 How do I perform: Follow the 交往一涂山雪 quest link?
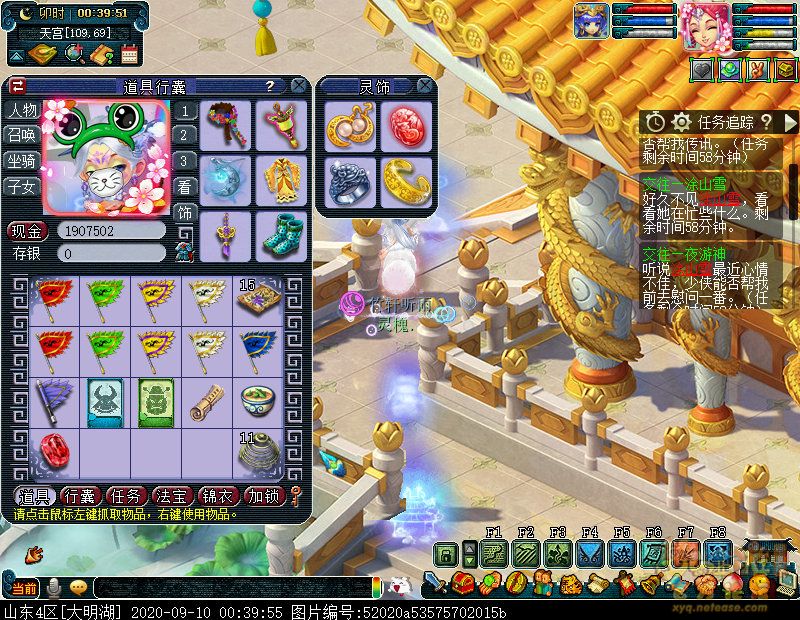684,183
